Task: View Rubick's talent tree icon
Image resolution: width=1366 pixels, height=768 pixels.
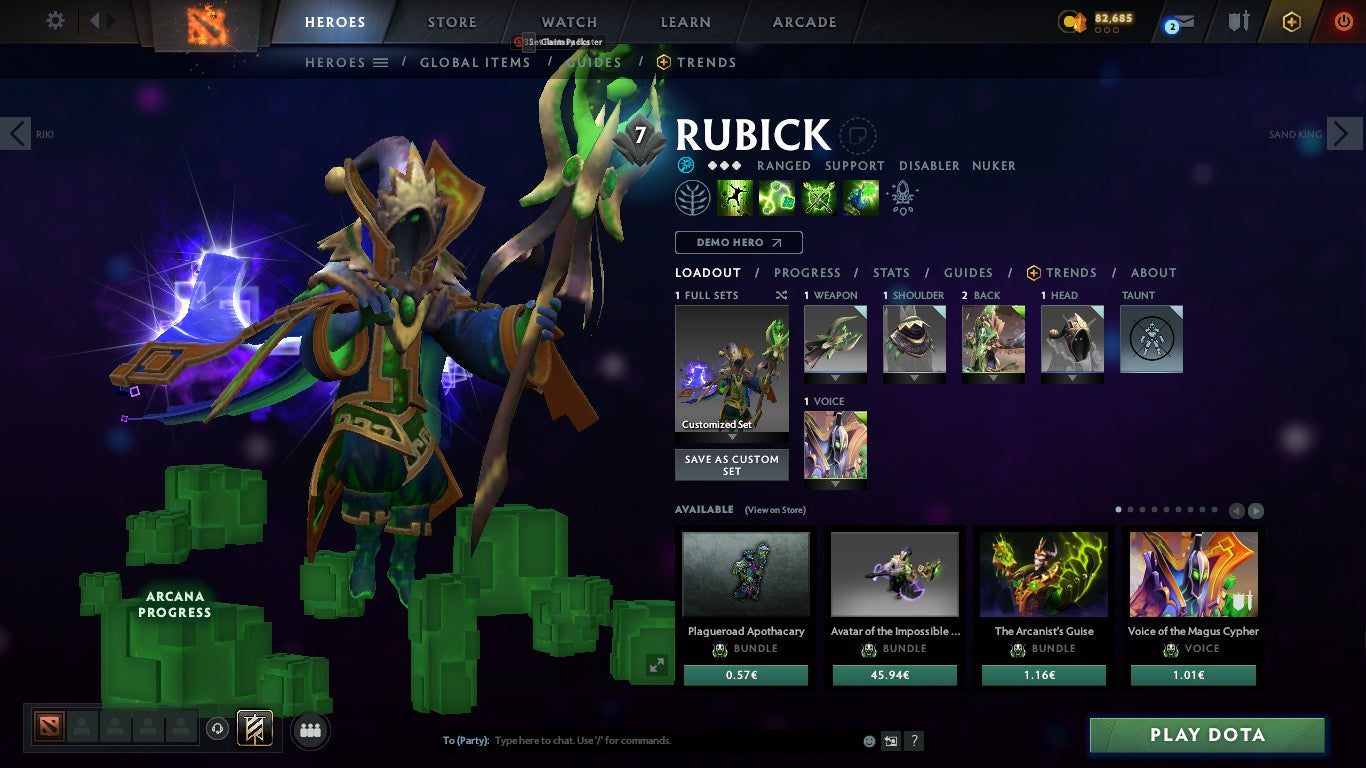Action: click(x=694, y=197)
